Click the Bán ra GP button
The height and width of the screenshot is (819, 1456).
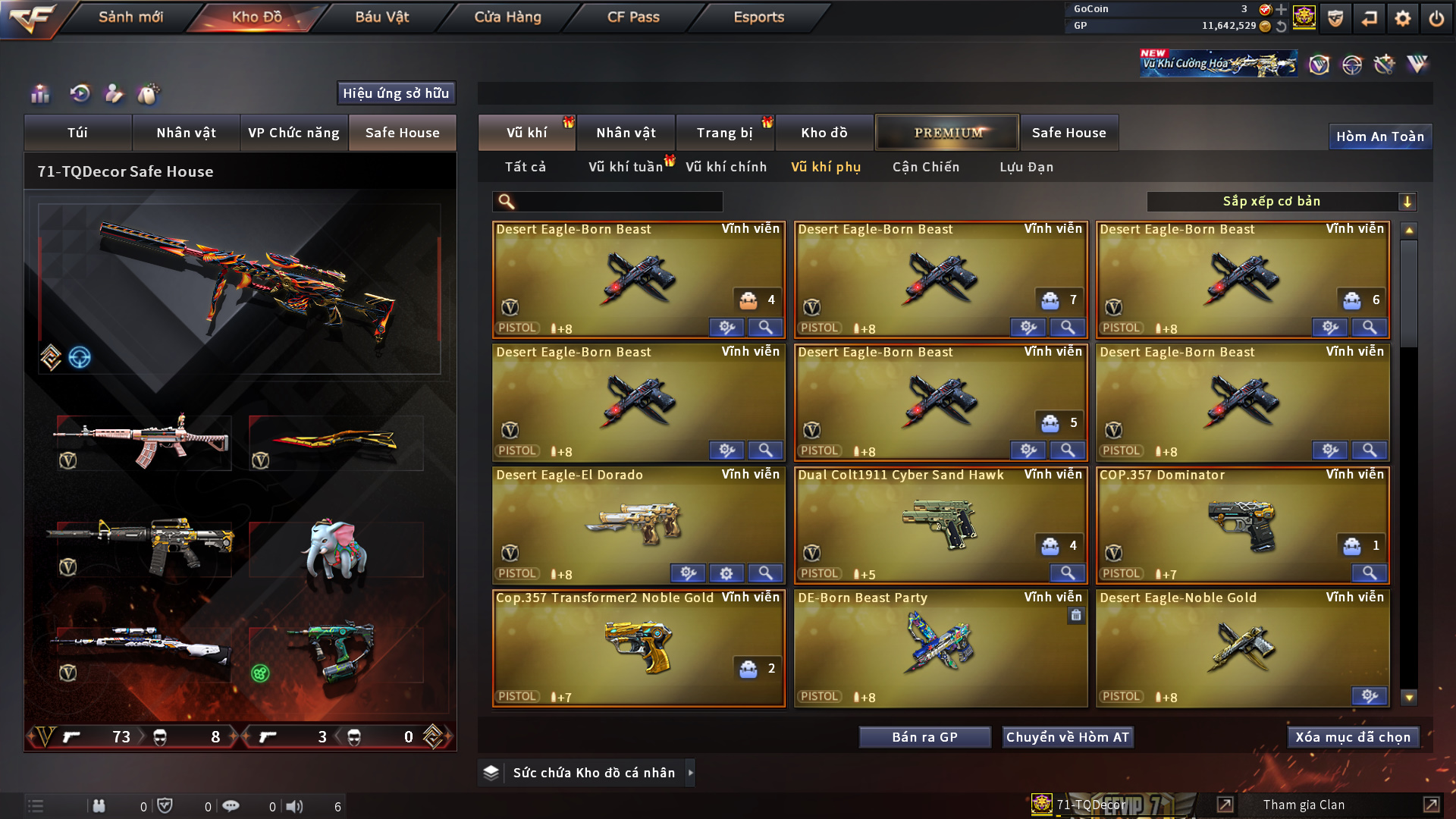tap(924, 737)
